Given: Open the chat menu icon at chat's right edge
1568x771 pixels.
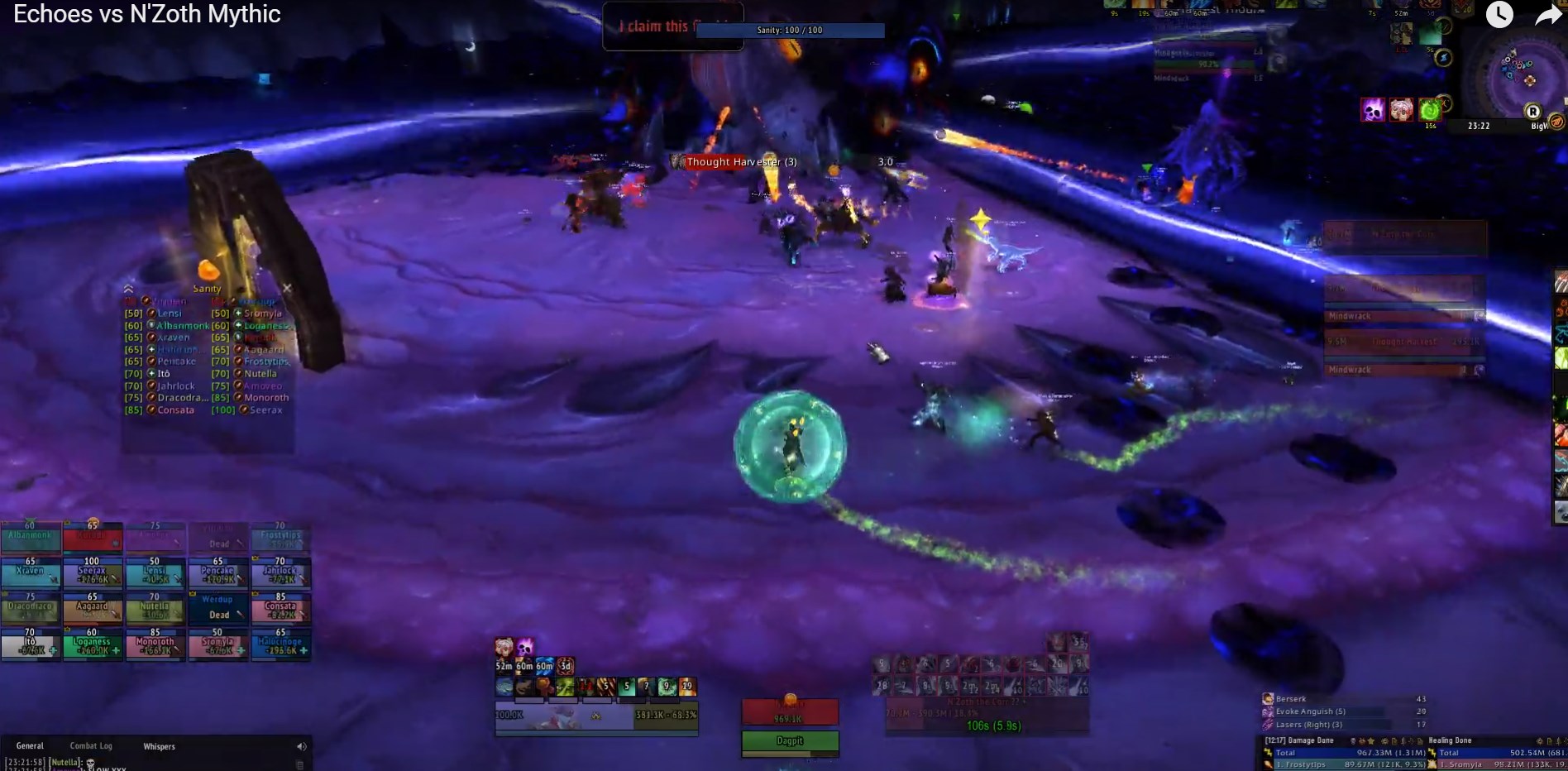Looking at the screenshot, I should point(300,765).
